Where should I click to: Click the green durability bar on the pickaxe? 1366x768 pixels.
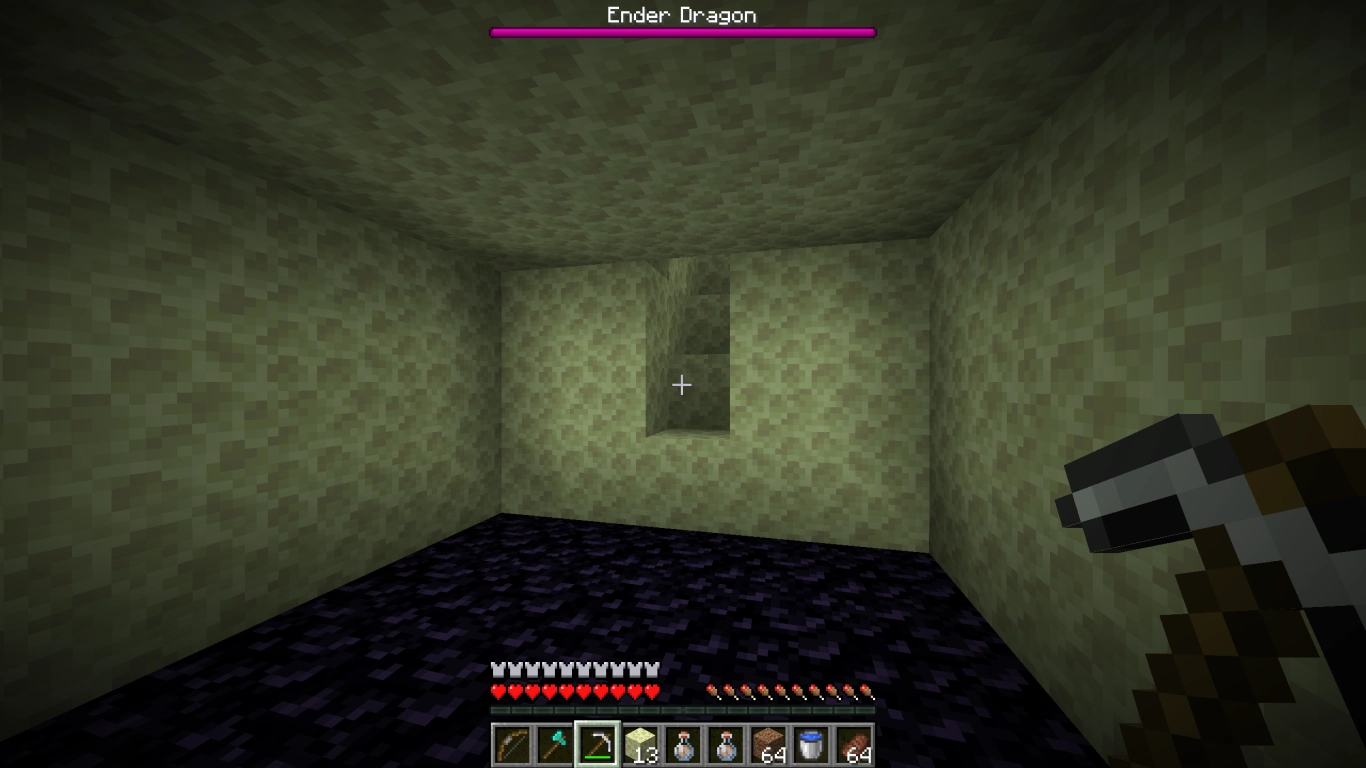(x=597, y=757)
